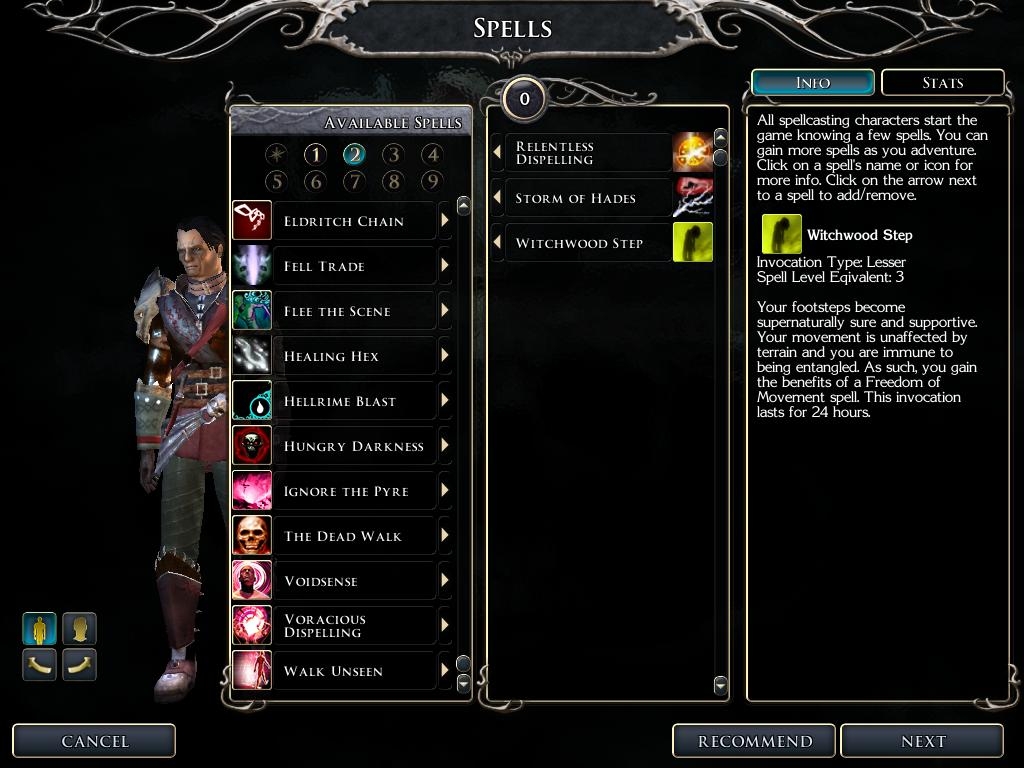The height and width of the screenshot is (768, 1024).
Task: Switch to spell level 1 filter
Action: (315, 154)
